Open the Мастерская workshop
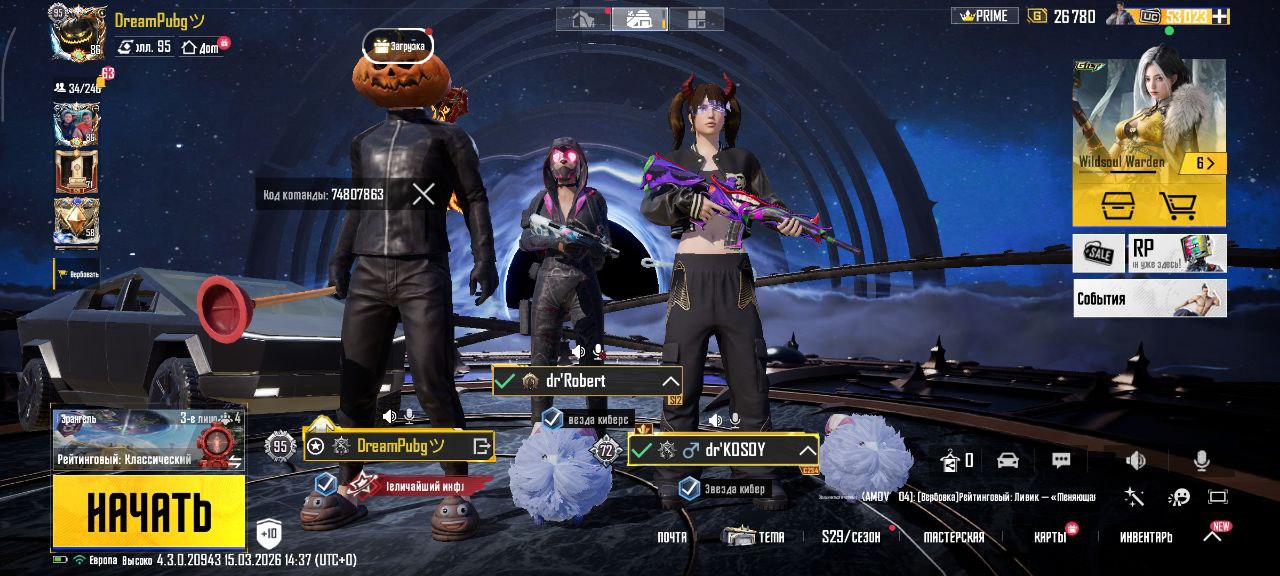 (x=953, y=537)
